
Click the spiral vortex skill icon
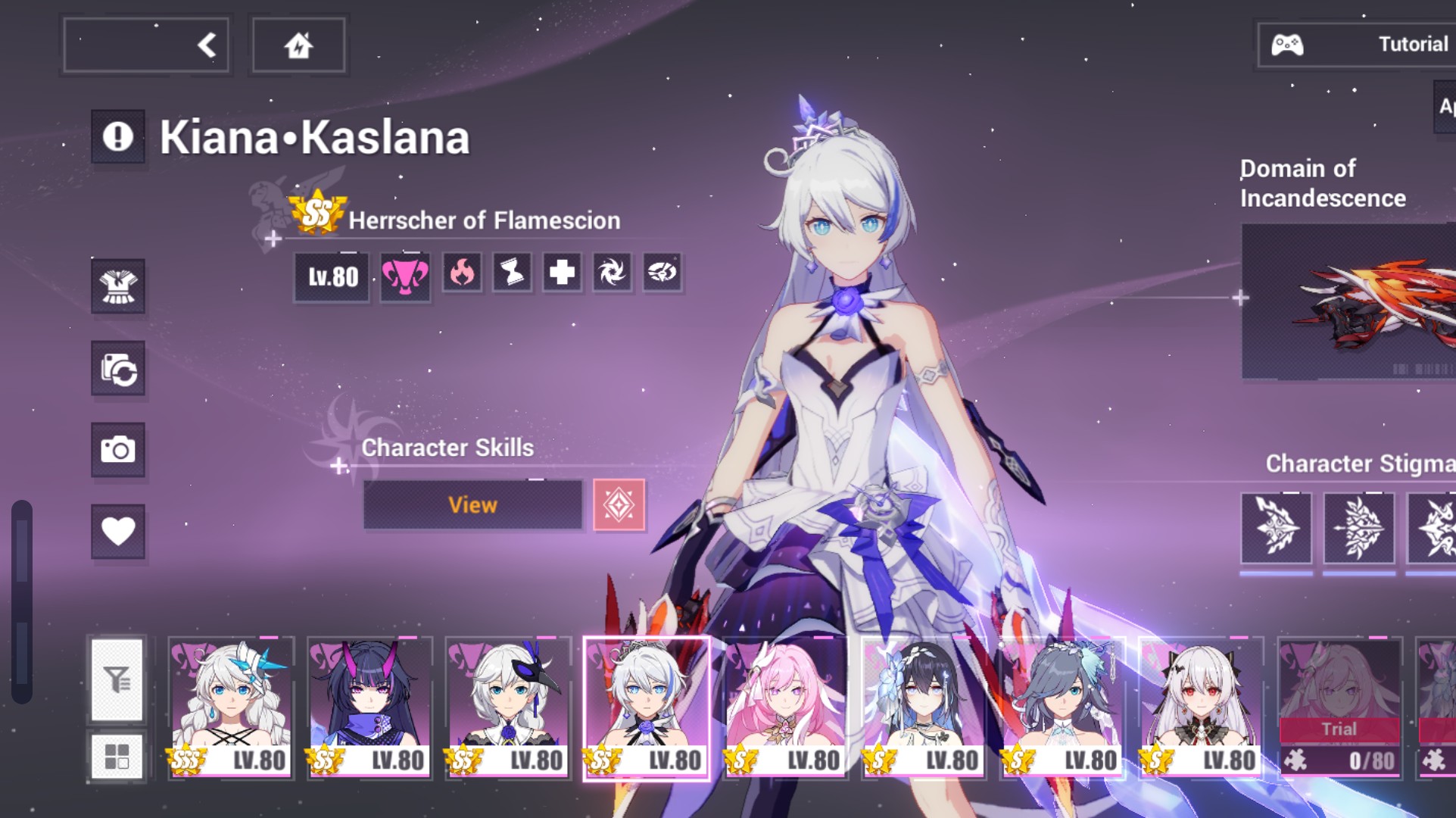612,274
